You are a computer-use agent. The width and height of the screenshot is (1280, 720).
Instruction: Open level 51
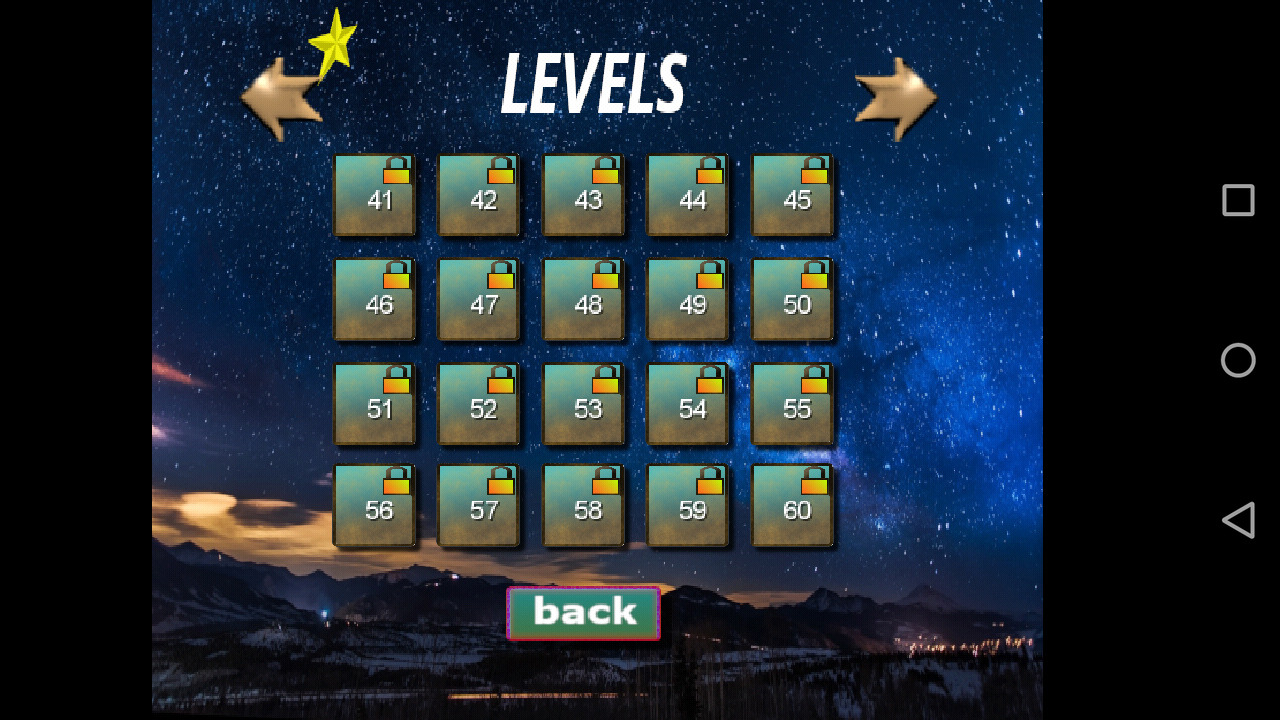pos(374,405)
